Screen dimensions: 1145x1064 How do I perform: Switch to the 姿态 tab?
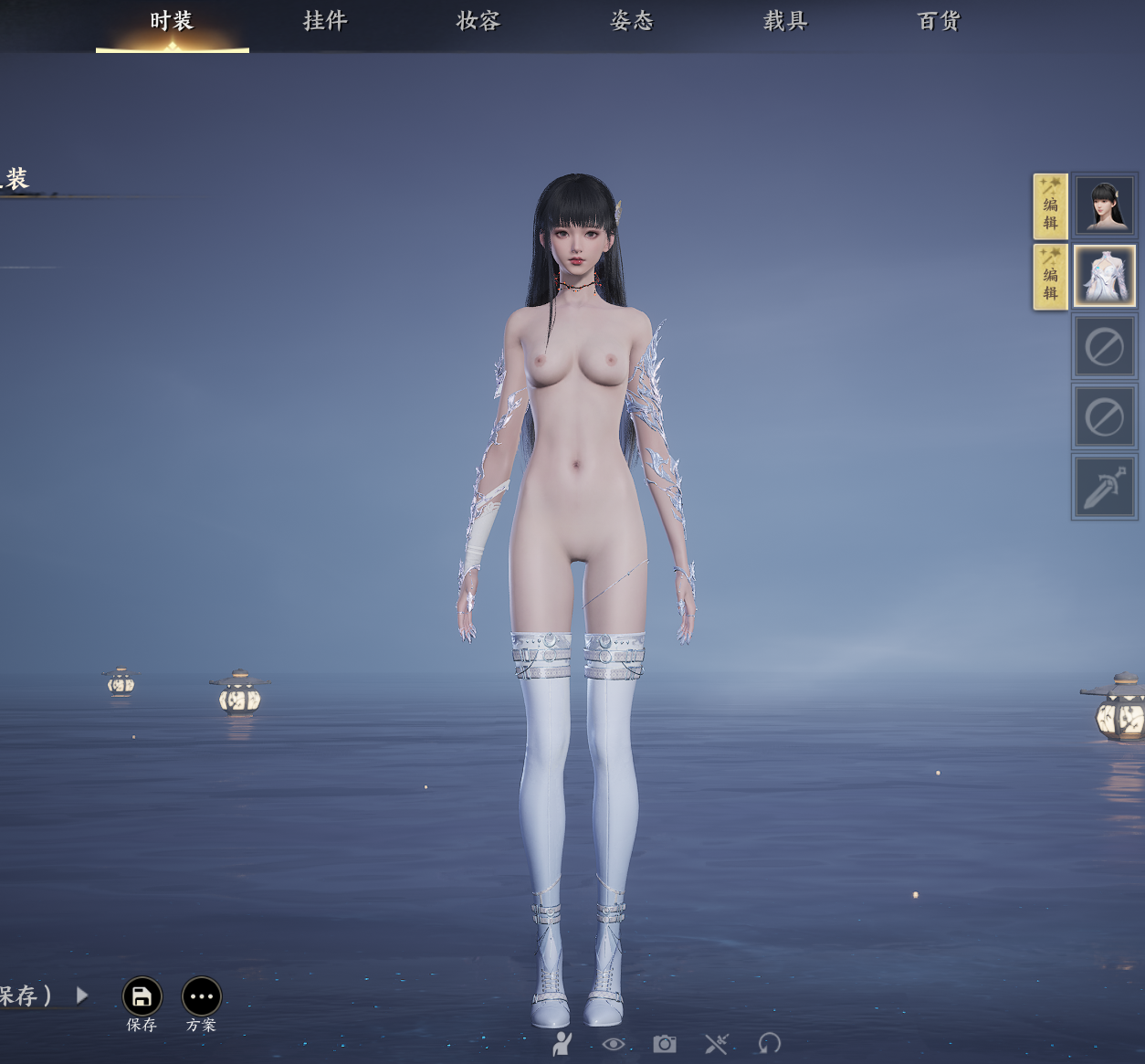click(632, 21)
